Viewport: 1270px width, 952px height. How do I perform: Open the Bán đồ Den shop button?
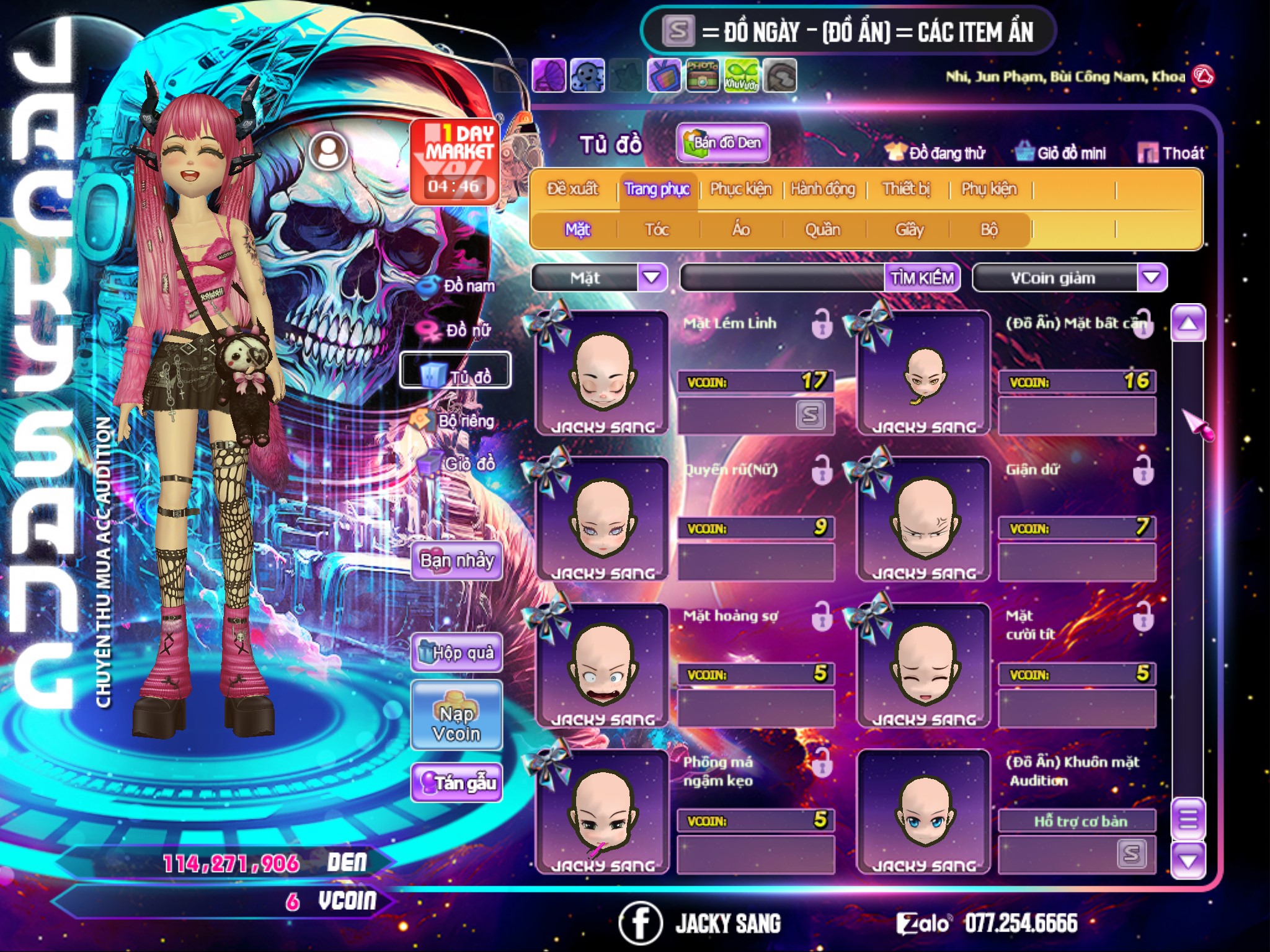click(x=723, y=143)
